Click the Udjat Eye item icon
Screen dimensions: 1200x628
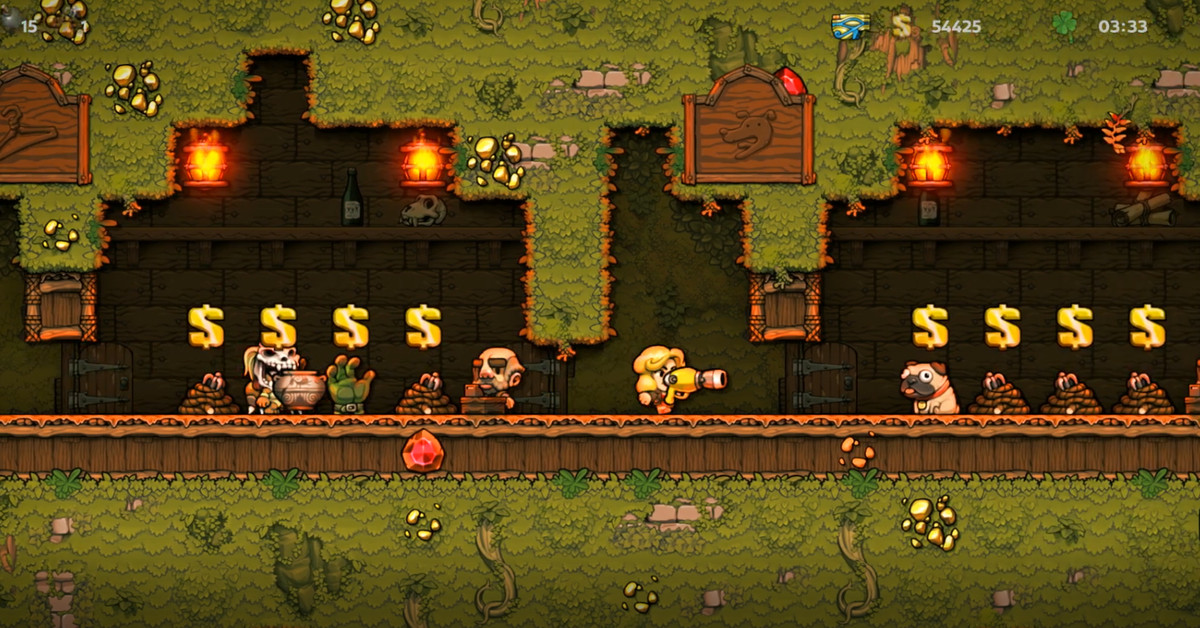click(x=850, y=27)
